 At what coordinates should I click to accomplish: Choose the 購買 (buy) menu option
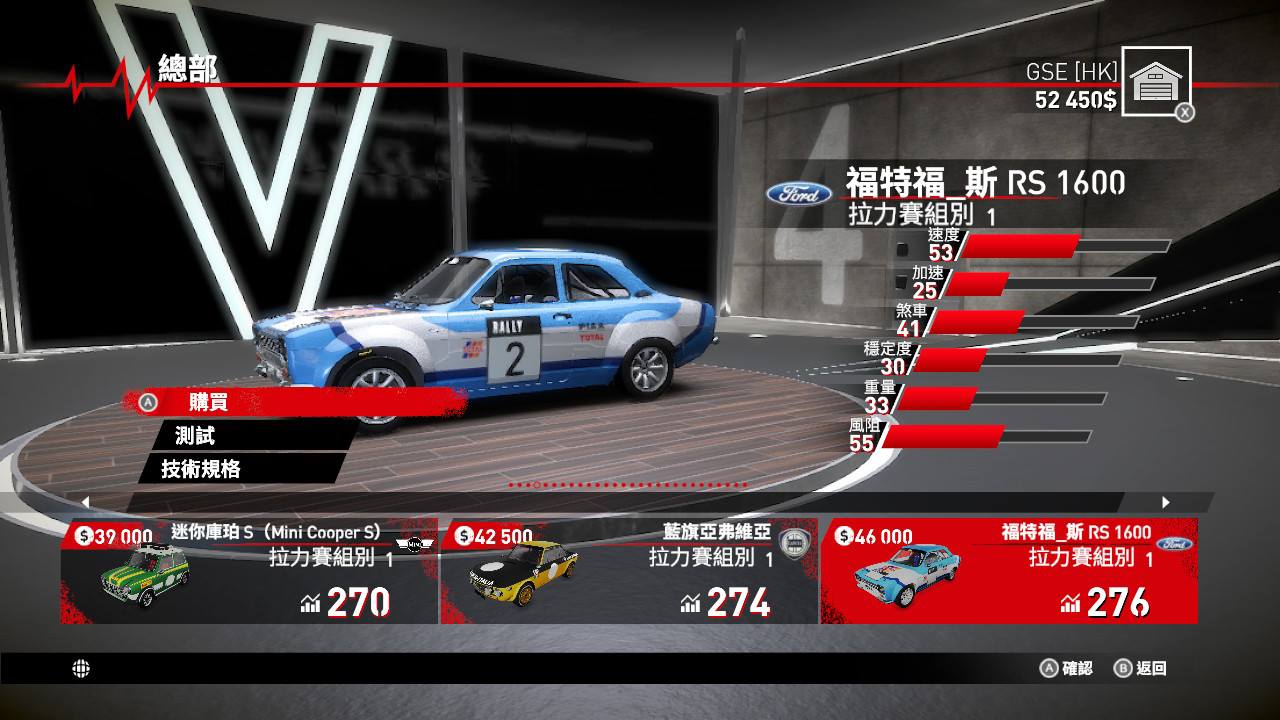point(208,402)
